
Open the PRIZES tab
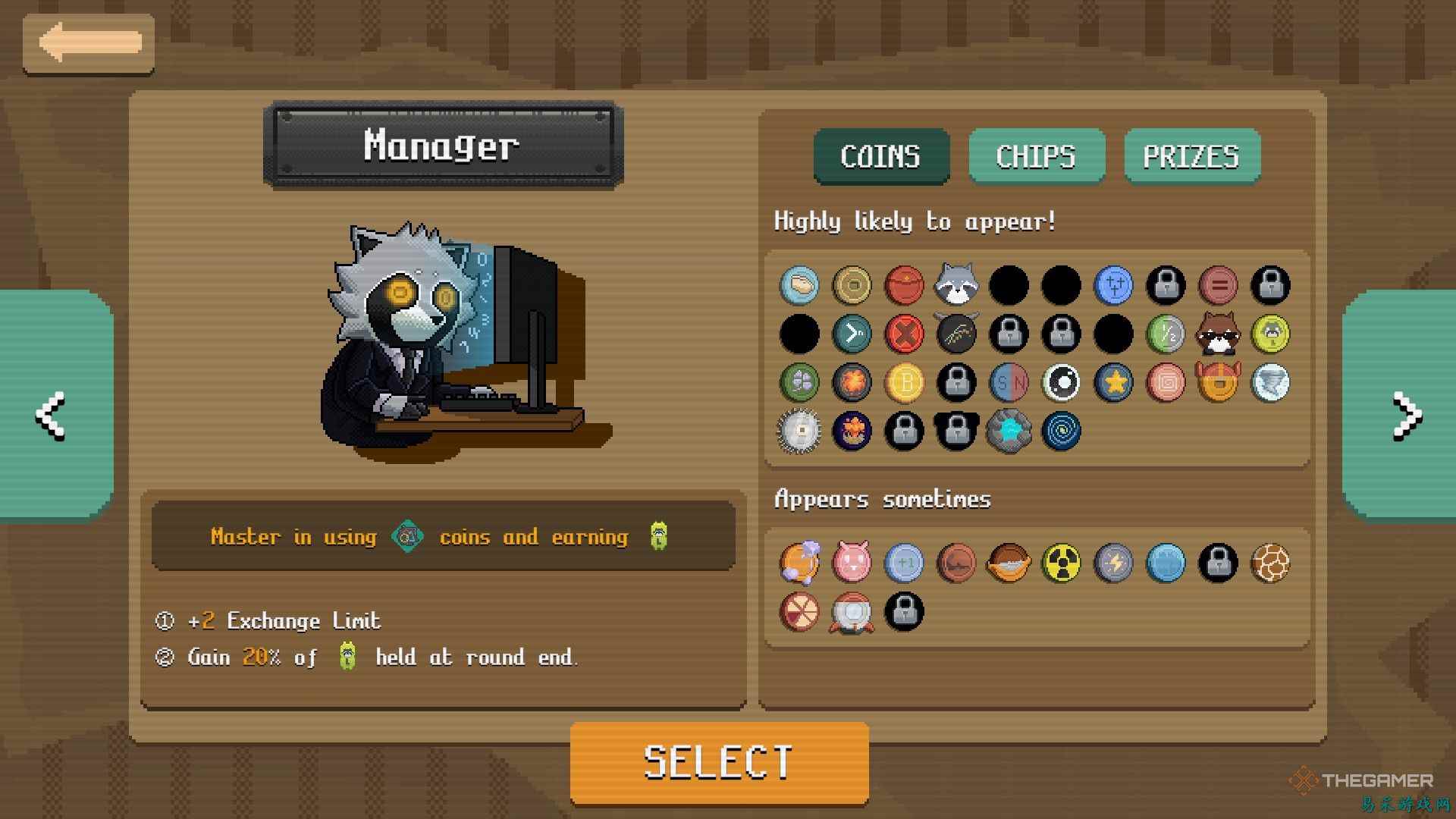click(x=1191, y=156)
